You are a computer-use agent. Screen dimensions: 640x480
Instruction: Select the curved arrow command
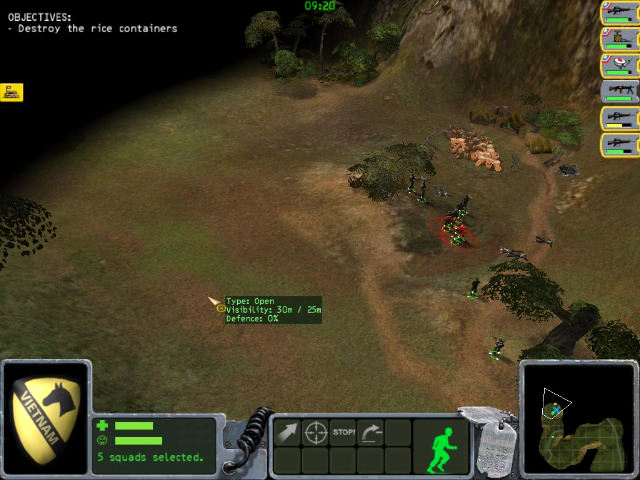371,433
